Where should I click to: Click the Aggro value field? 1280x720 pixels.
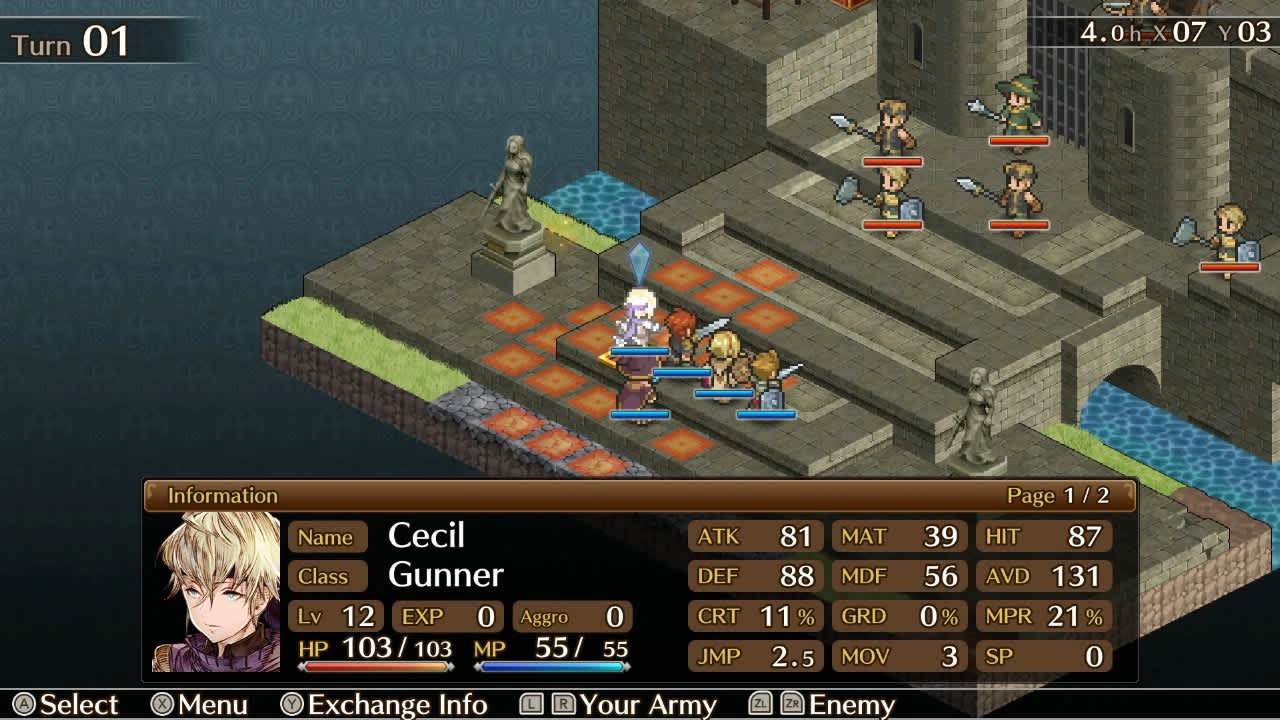(570, 618)
